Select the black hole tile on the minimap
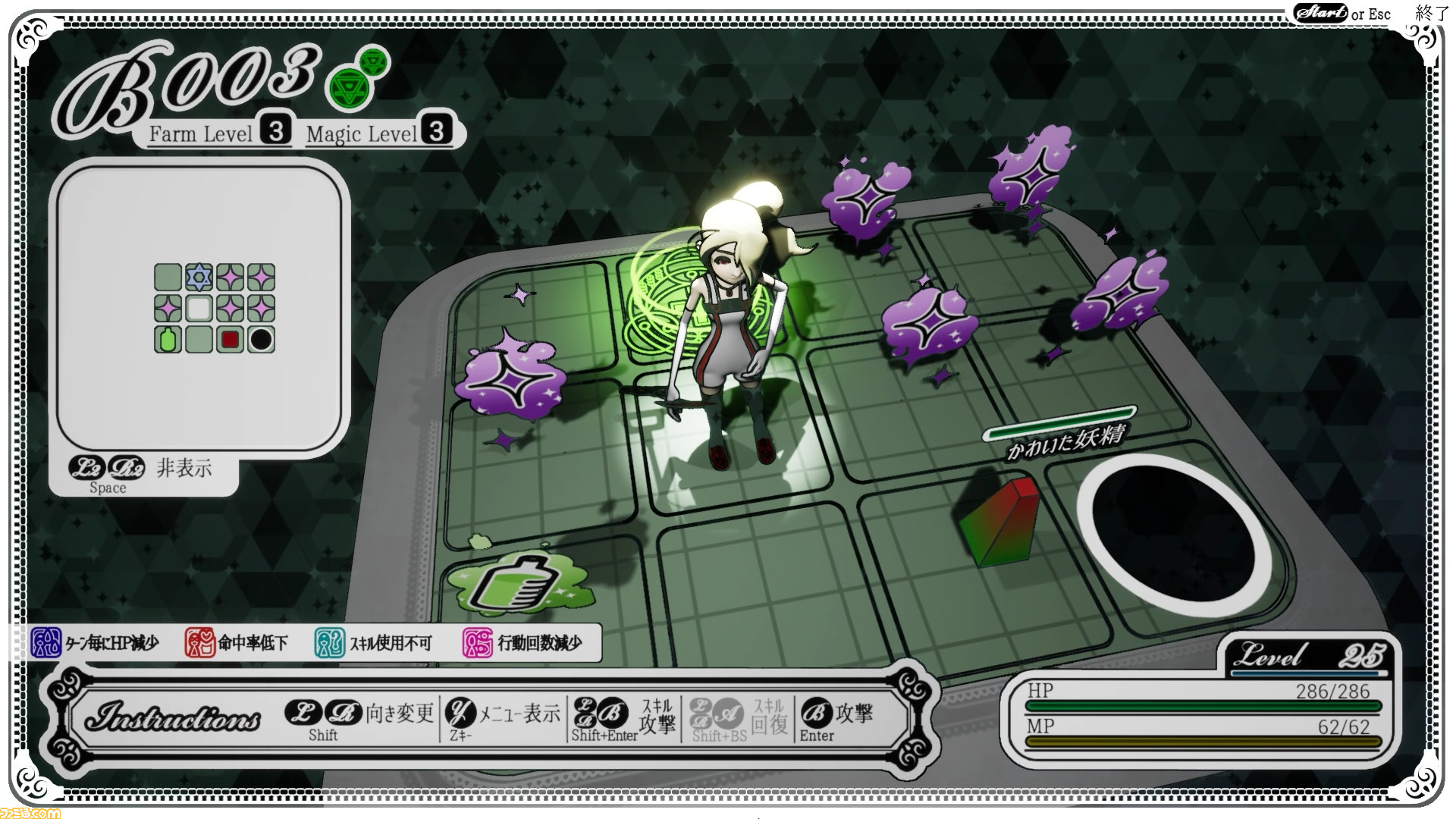1456x819 pixels. [261, 340]
